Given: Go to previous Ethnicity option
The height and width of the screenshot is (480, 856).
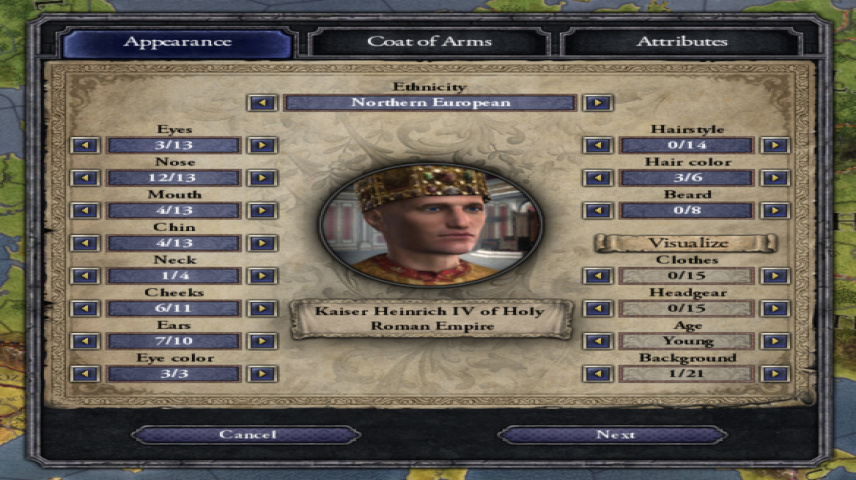Looking at the screenshot, I should 262,102.
